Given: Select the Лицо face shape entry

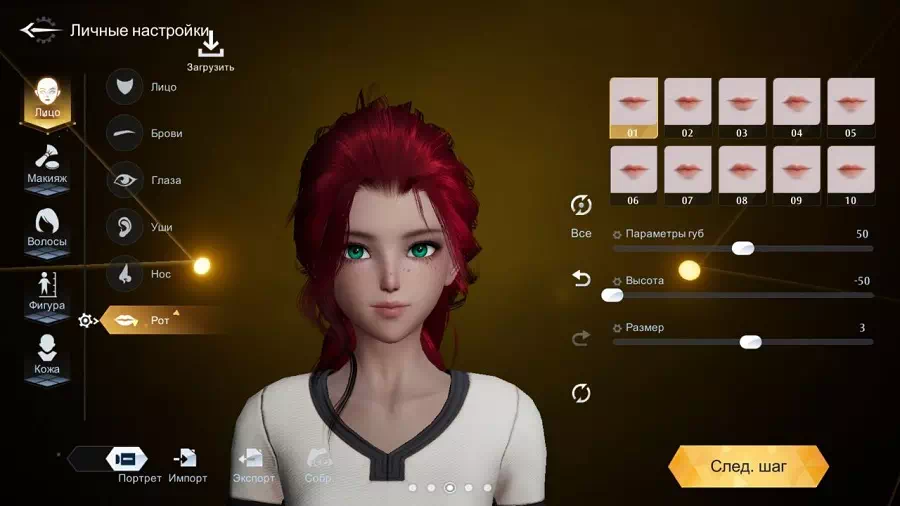Looking at the screenshot, I should coord(144,87).
